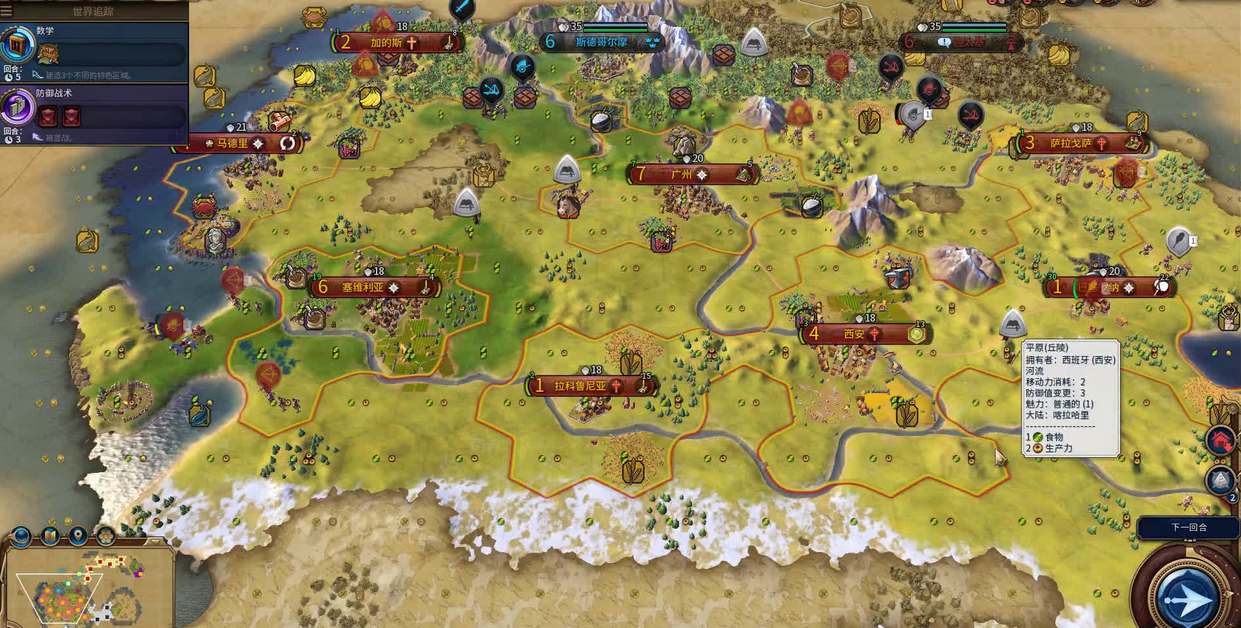This screenshot has height=628, width=1241.
Task: Open the red house notification icon
Action: point(1220,441)
